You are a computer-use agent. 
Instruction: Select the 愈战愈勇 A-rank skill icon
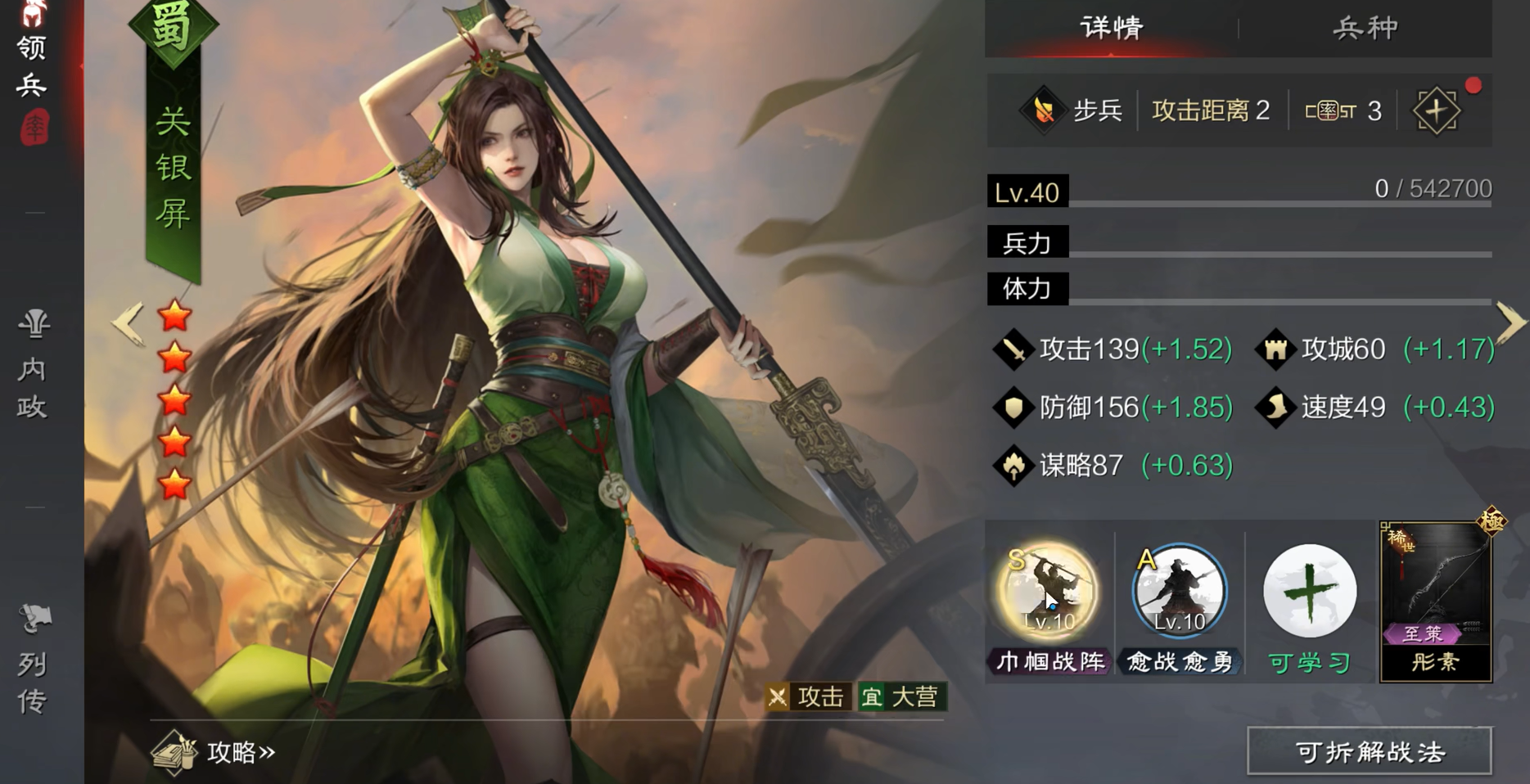coord(1179,591)
